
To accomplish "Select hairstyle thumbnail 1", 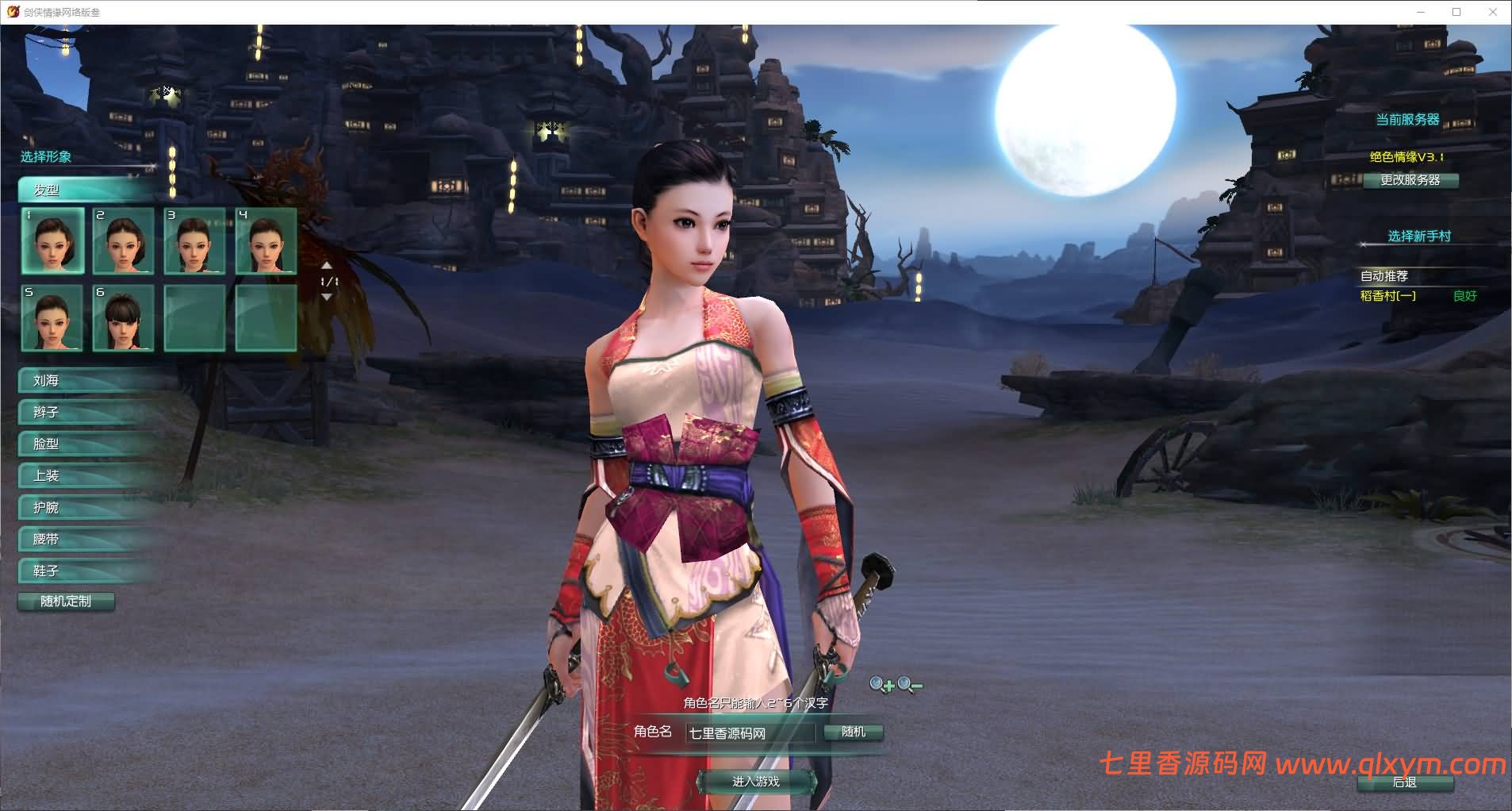I will click(x=52, y=242).
